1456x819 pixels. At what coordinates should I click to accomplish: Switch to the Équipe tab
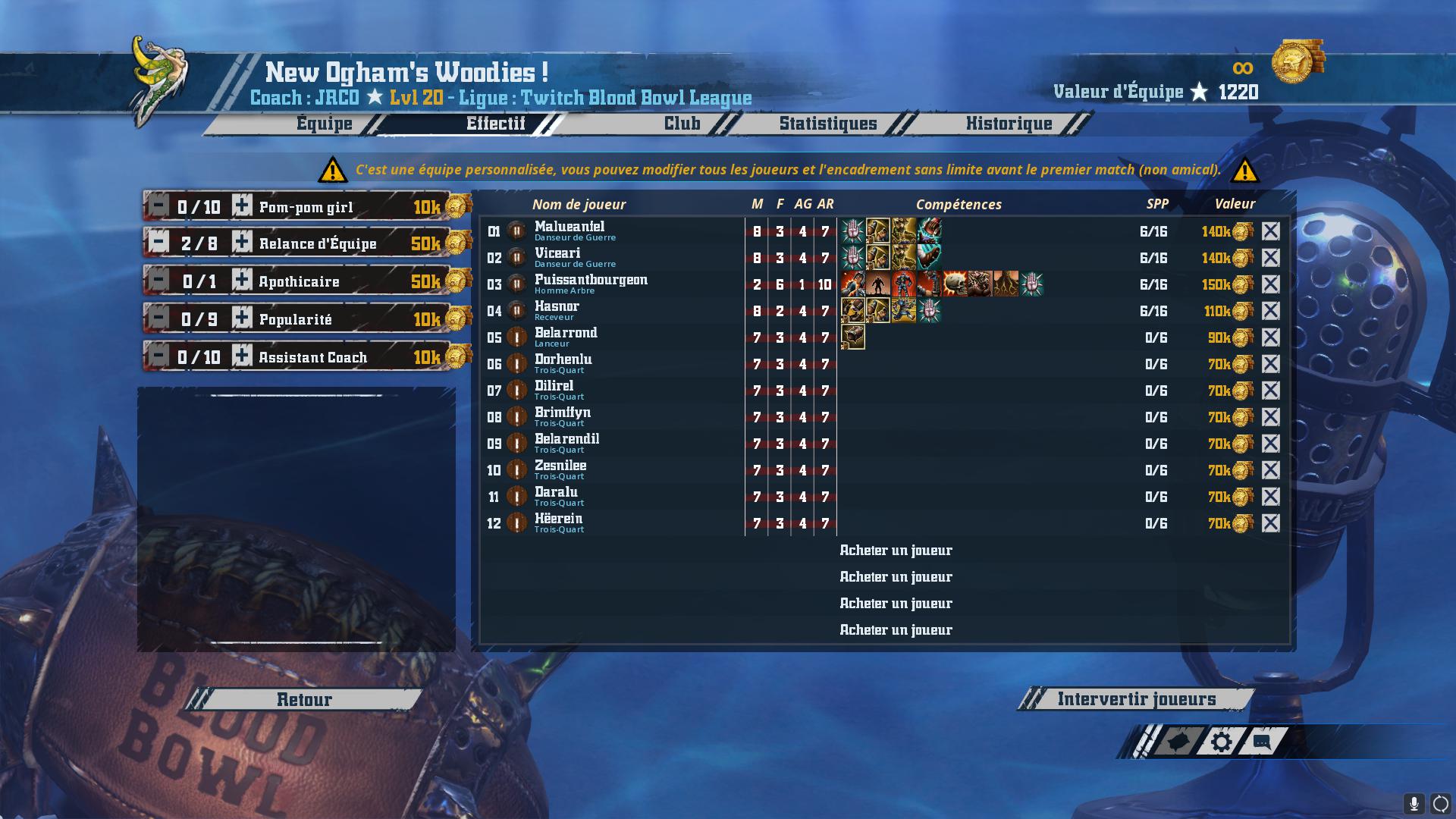(x=325, y=124)
